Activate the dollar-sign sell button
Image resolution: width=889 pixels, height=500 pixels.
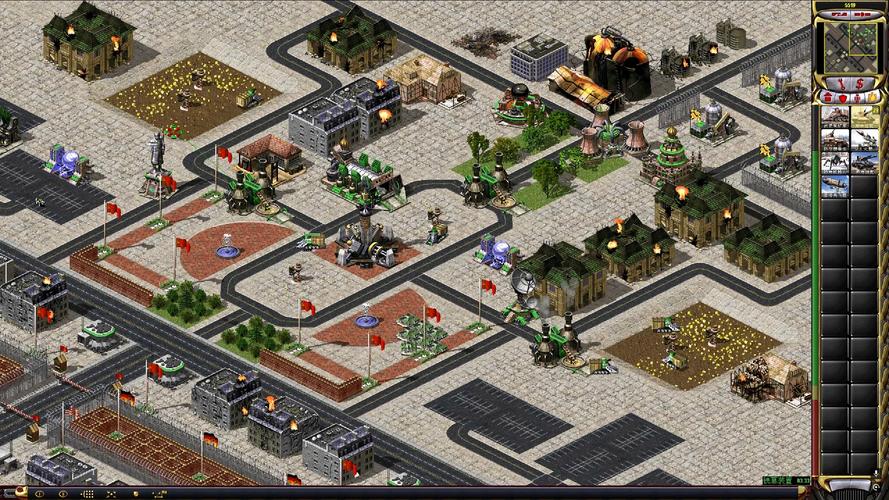(x=859, y=84)
